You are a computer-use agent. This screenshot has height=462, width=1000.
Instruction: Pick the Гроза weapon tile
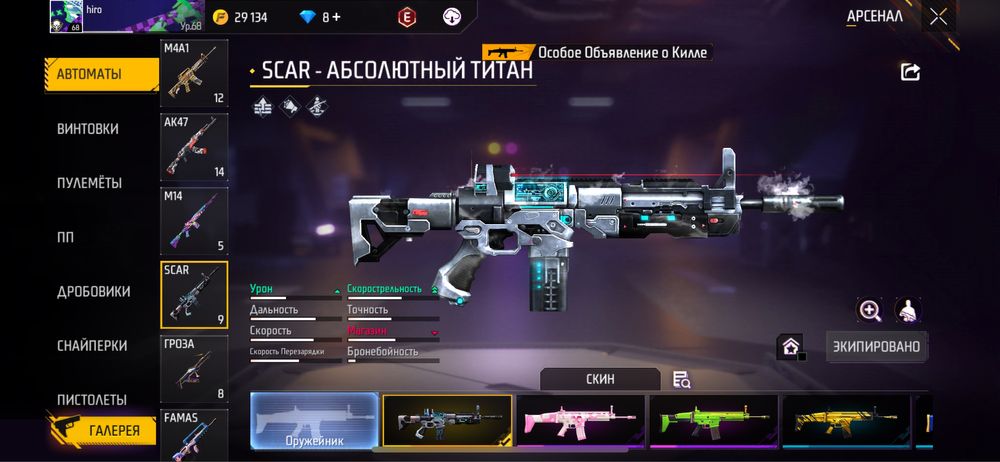[x=194, y=369]
